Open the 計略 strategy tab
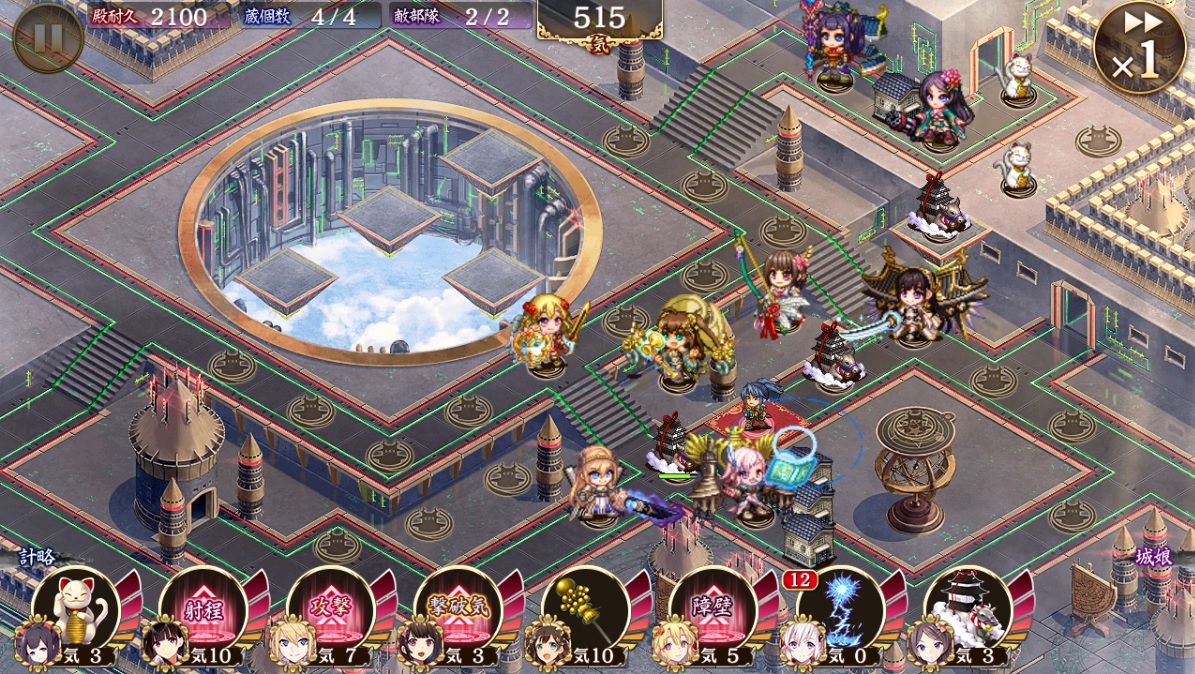The width and height of the screenshot is (1195, 674). (38, 557)
